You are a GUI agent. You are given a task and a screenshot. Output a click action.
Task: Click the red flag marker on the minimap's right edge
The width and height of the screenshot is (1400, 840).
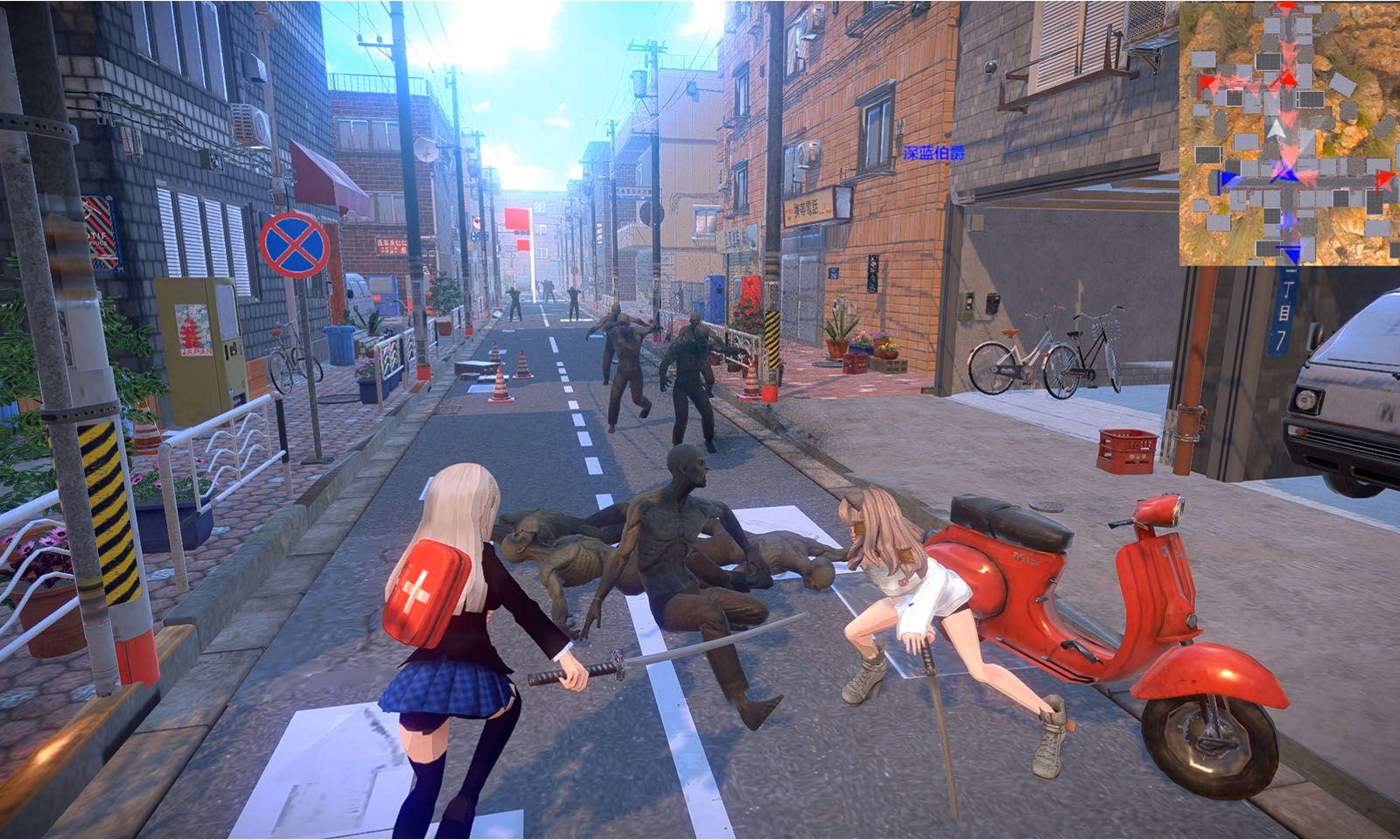pyautogui.click(x=1385, y=178)
